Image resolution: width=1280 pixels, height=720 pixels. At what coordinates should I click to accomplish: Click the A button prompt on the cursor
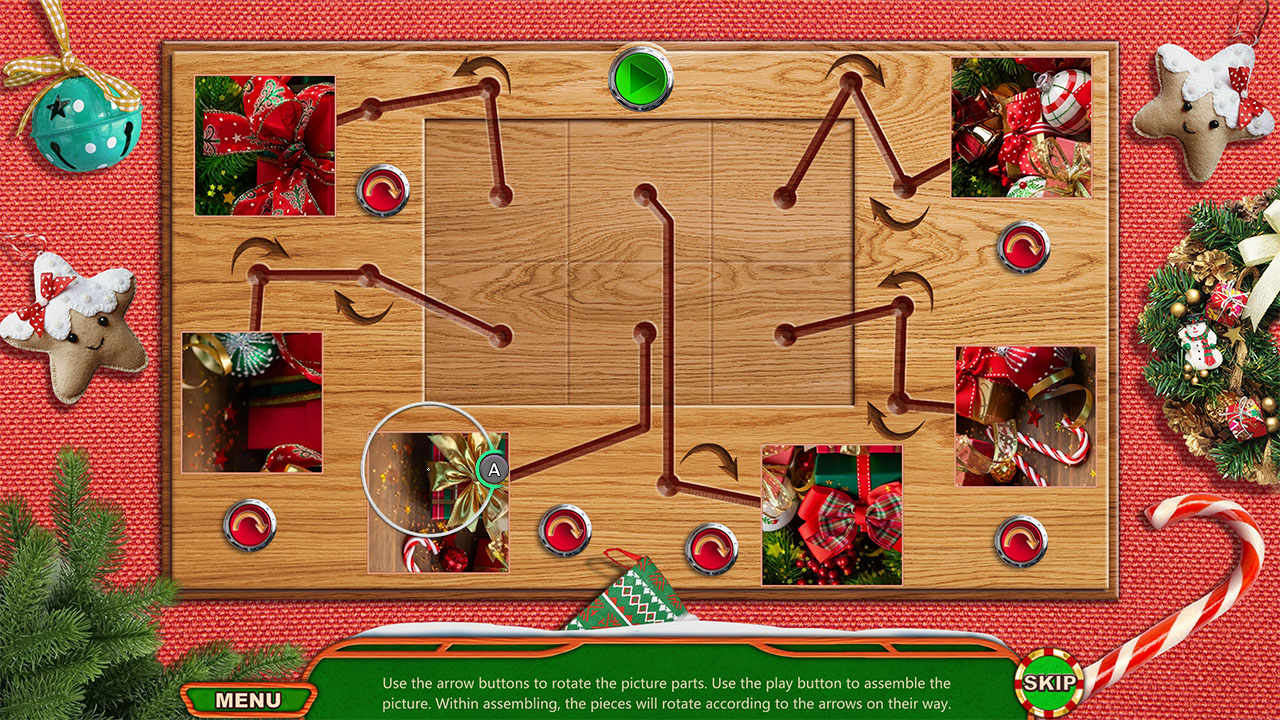[x=491, y=467]
